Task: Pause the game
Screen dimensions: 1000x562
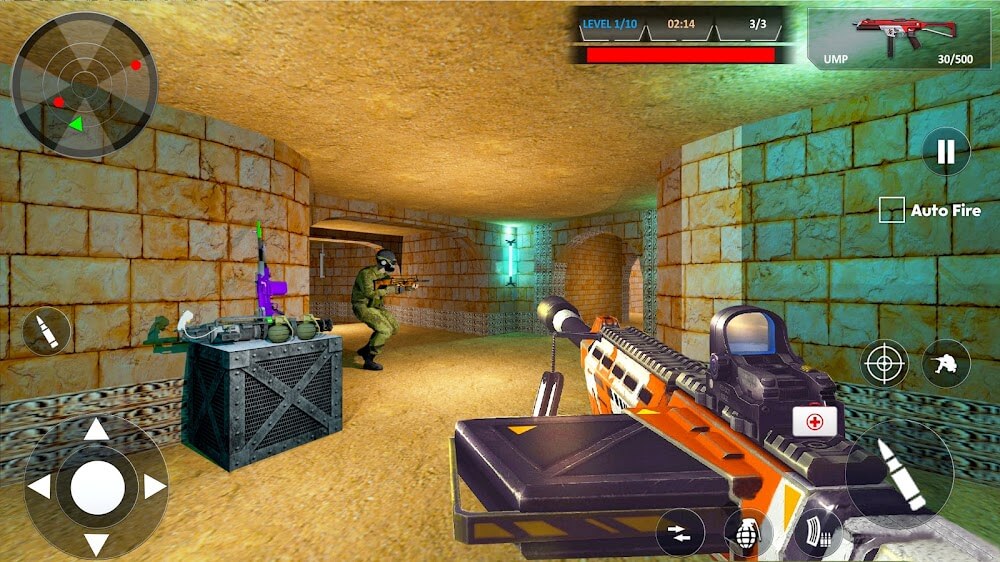Action: tap(945, 152)
